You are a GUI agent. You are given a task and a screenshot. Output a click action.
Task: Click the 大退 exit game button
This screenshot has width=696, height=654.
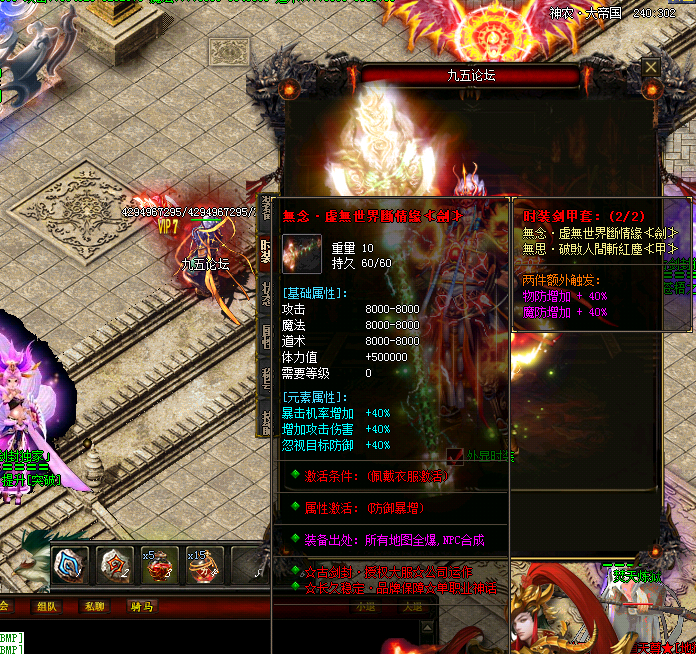pos(412,606)
